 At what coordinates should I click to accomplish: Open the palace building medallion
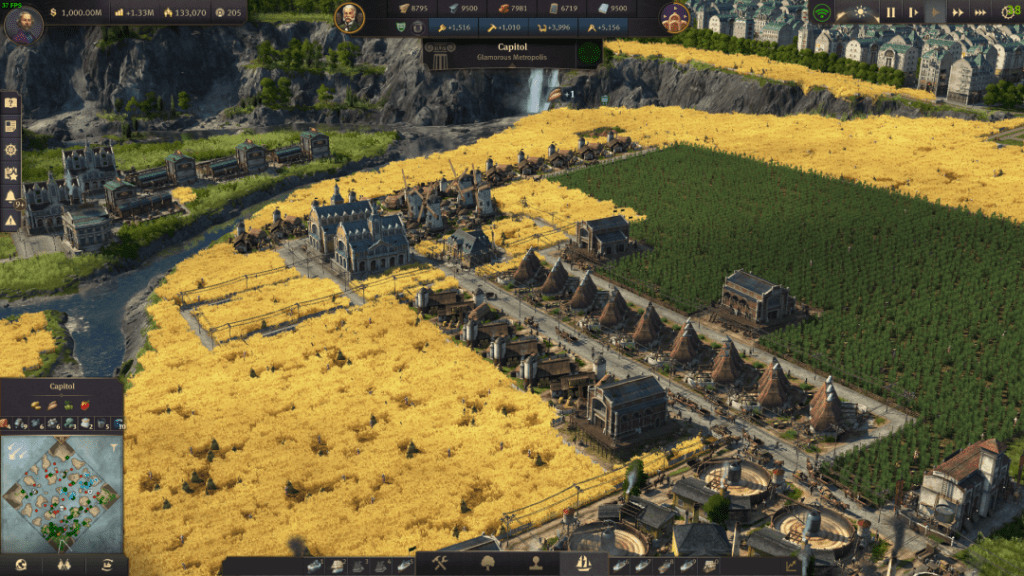point(675,17)
